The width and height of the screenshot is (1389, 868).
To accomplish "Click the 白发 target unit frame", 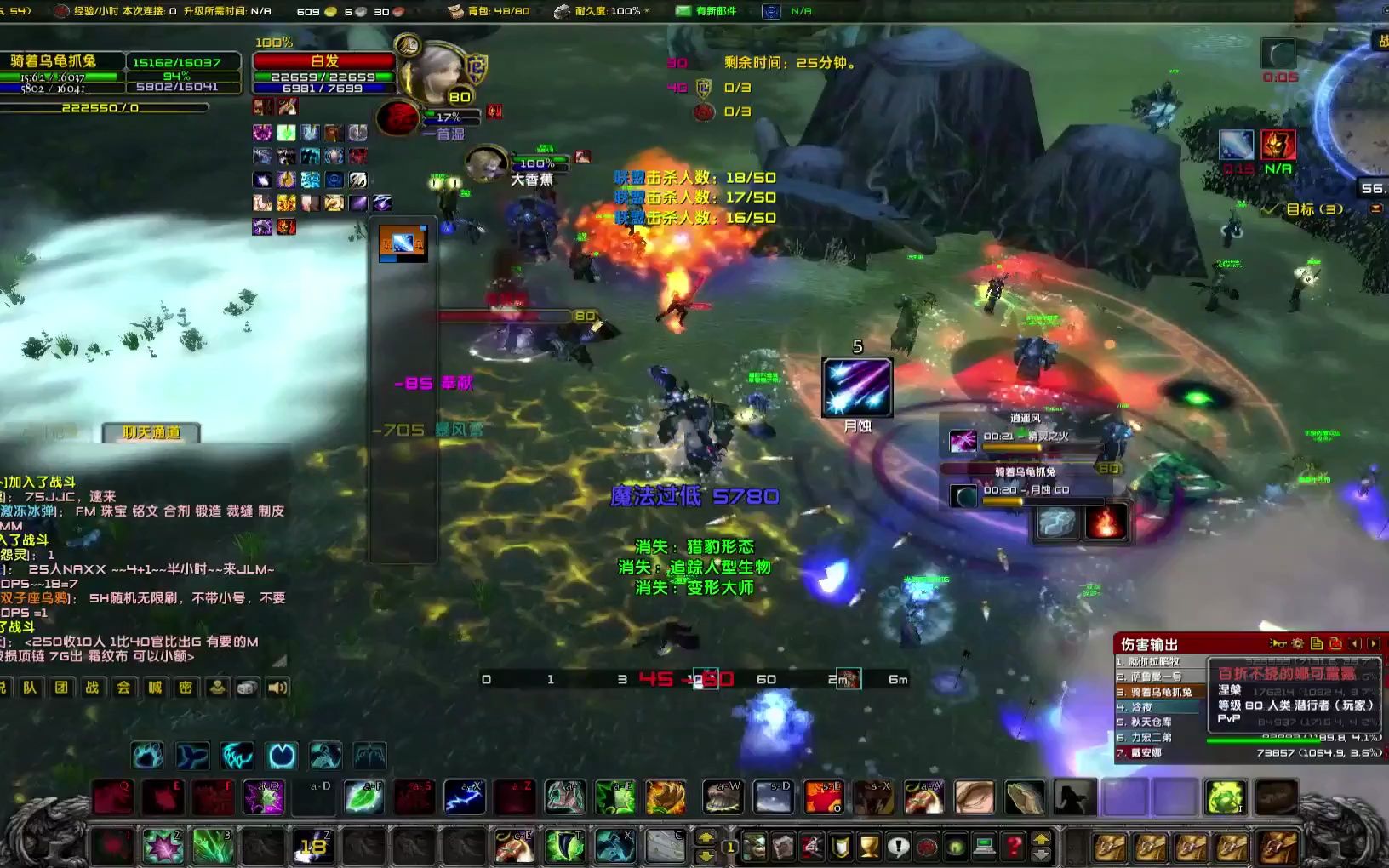I will tap(324, 61).
